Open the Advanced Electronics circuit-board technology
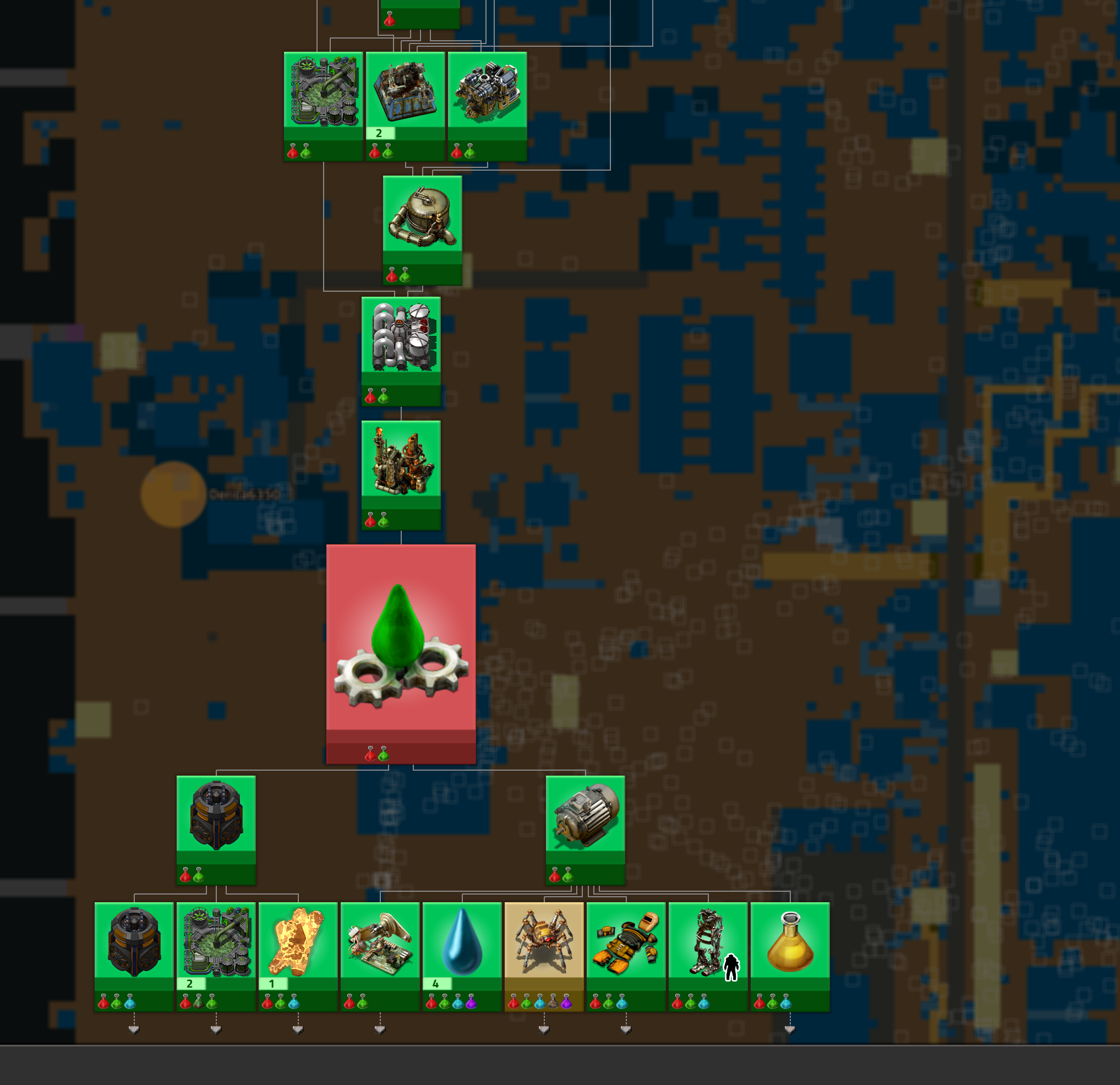Viewport: 1120px width, 1085px height. click(380, 937)
